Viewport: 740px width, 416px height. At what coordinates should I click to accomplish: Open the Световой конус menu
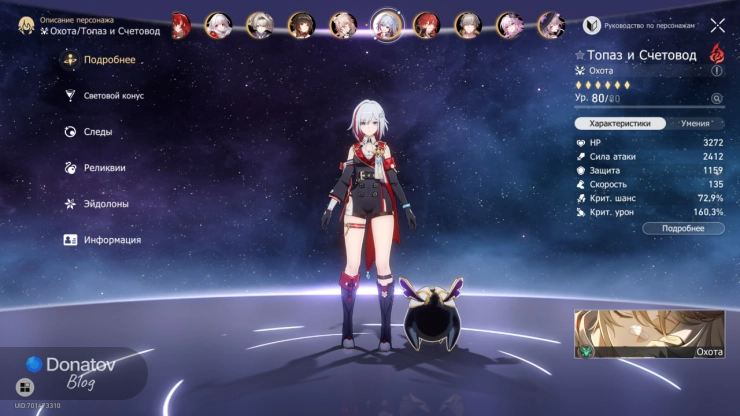[x=113, y=96]
